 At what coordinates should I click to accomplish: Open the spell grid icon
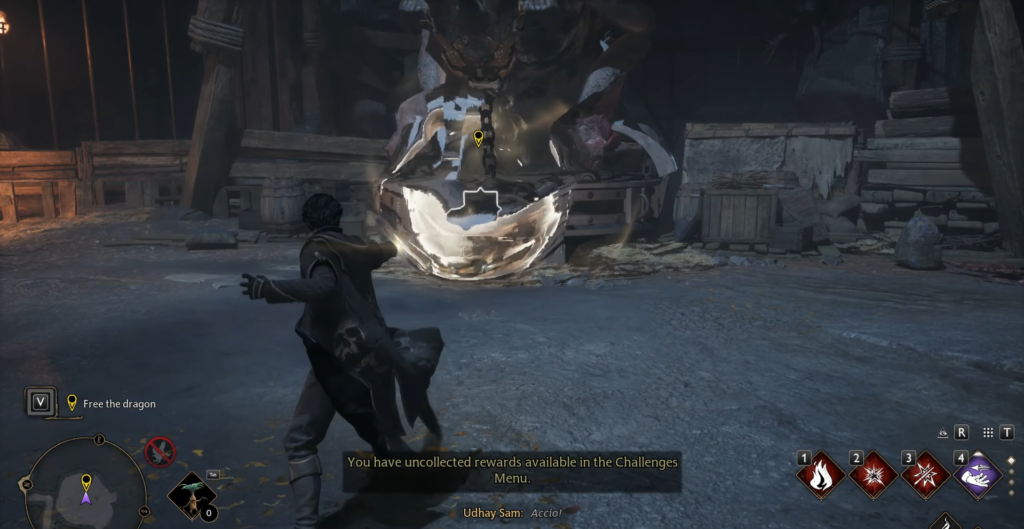[988, 433]
